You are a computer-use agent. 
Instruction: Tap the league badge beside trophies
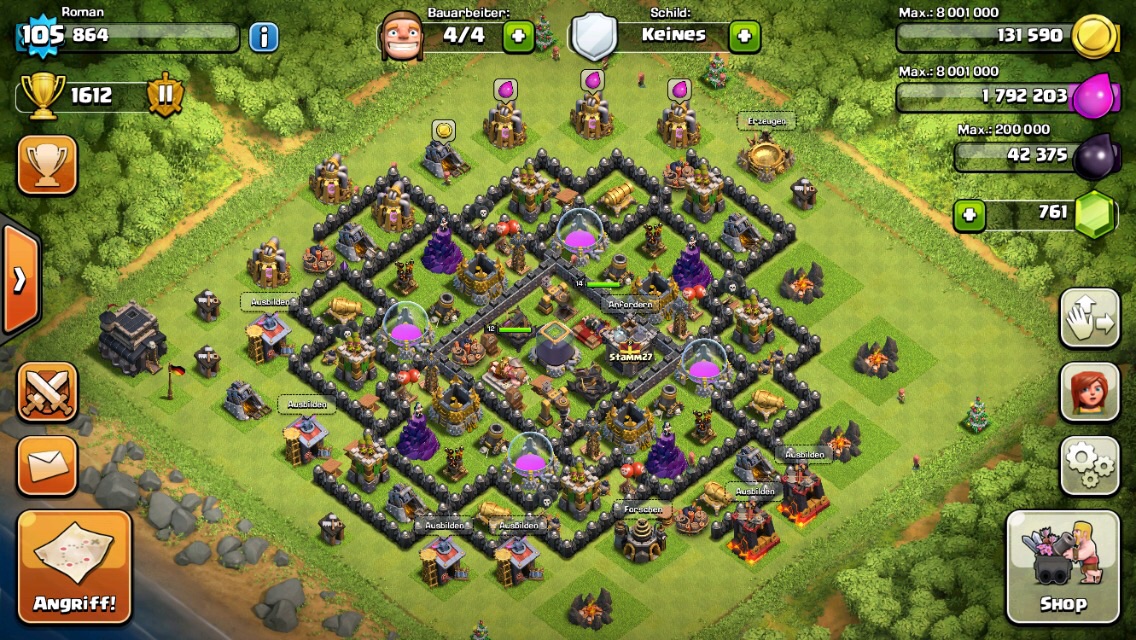(x=165, y=96)
